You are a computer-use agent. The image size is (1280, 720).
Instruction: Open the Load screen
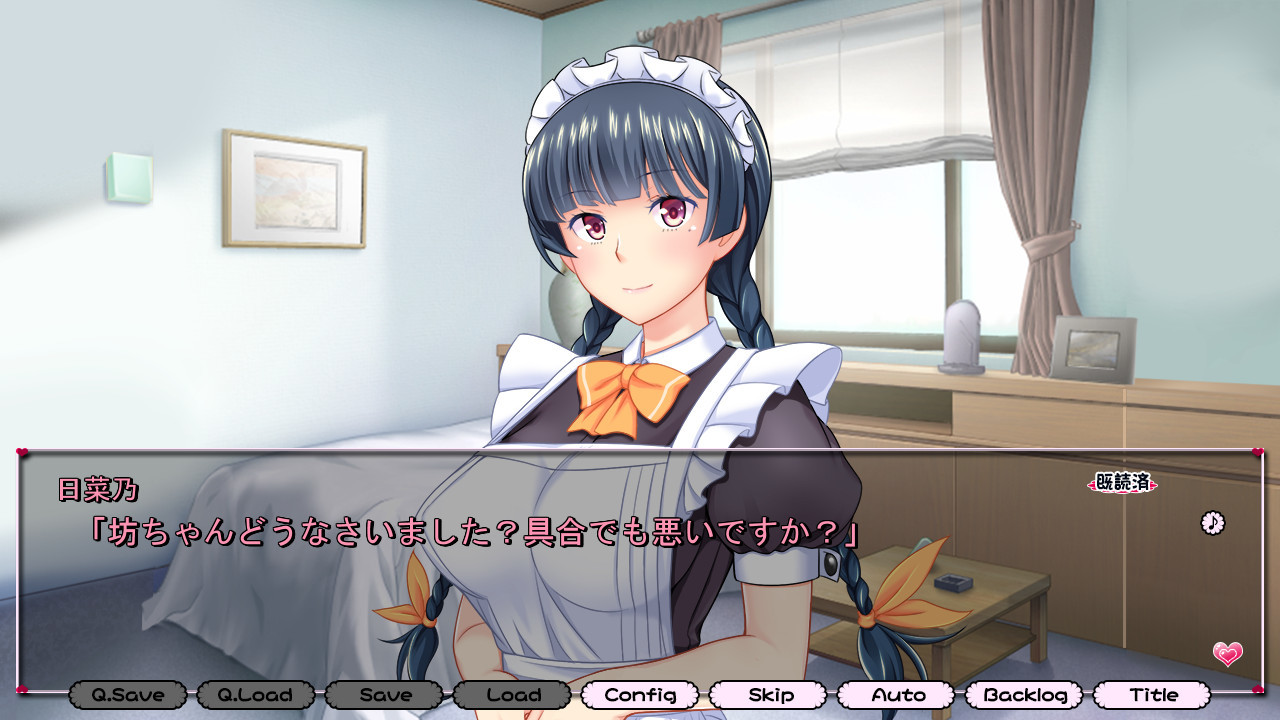pos(512,693)
